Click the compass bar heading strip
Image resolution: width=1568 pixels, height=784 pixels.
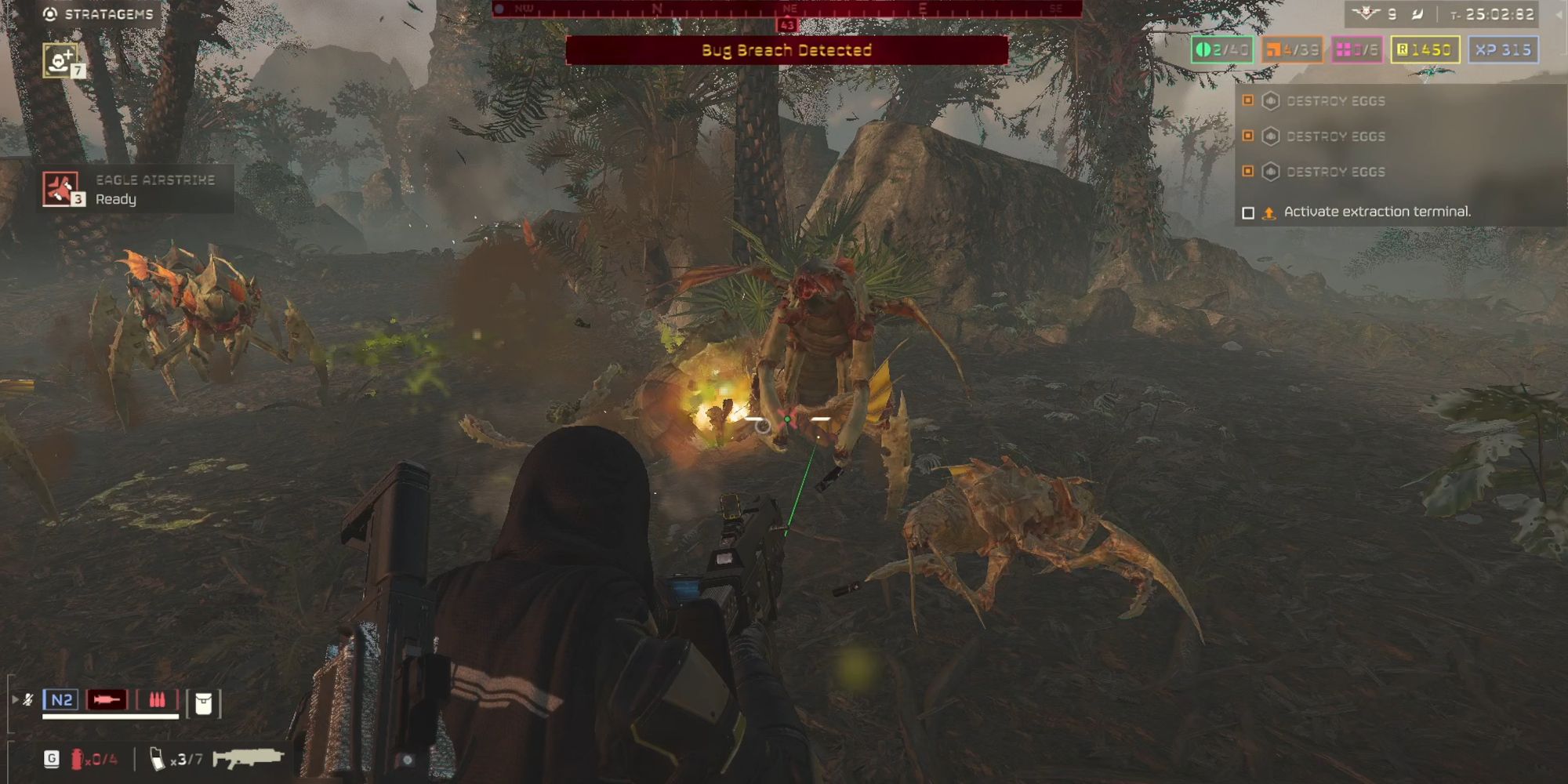[787, 9]
